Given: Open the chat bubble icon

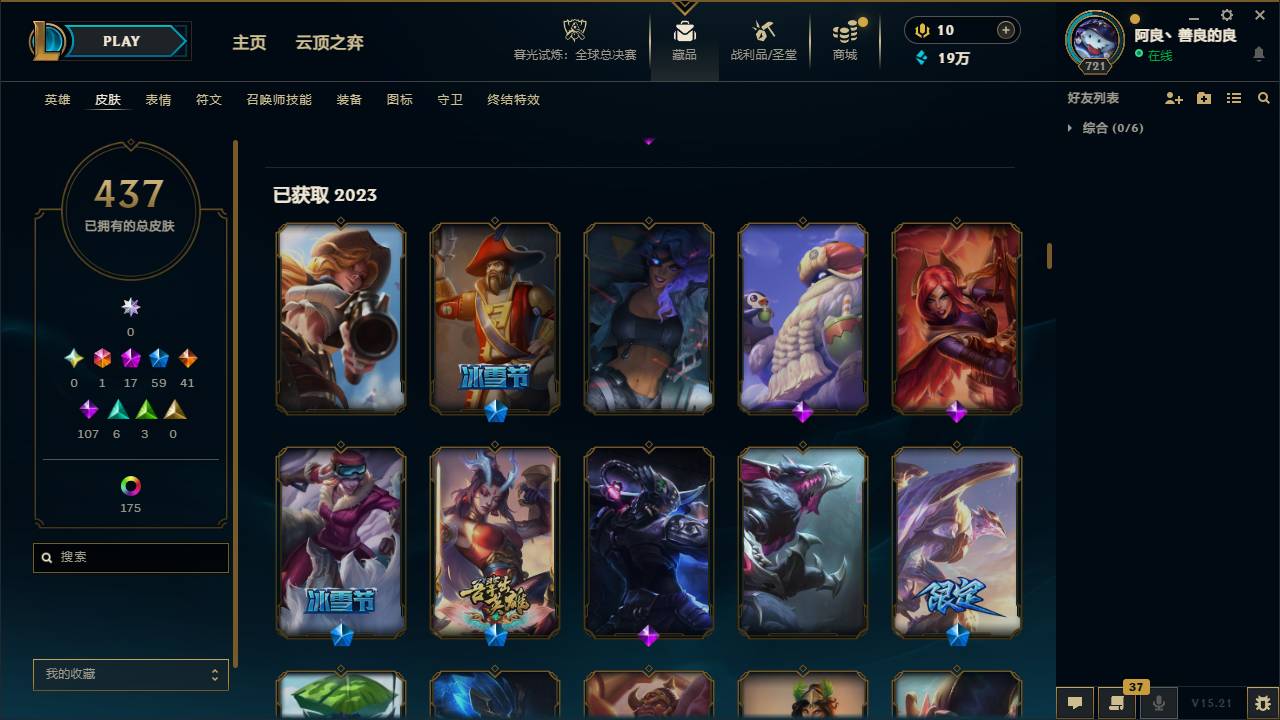Looking at the screenshot, I should pyautogui.click(x=1075, y=703).
